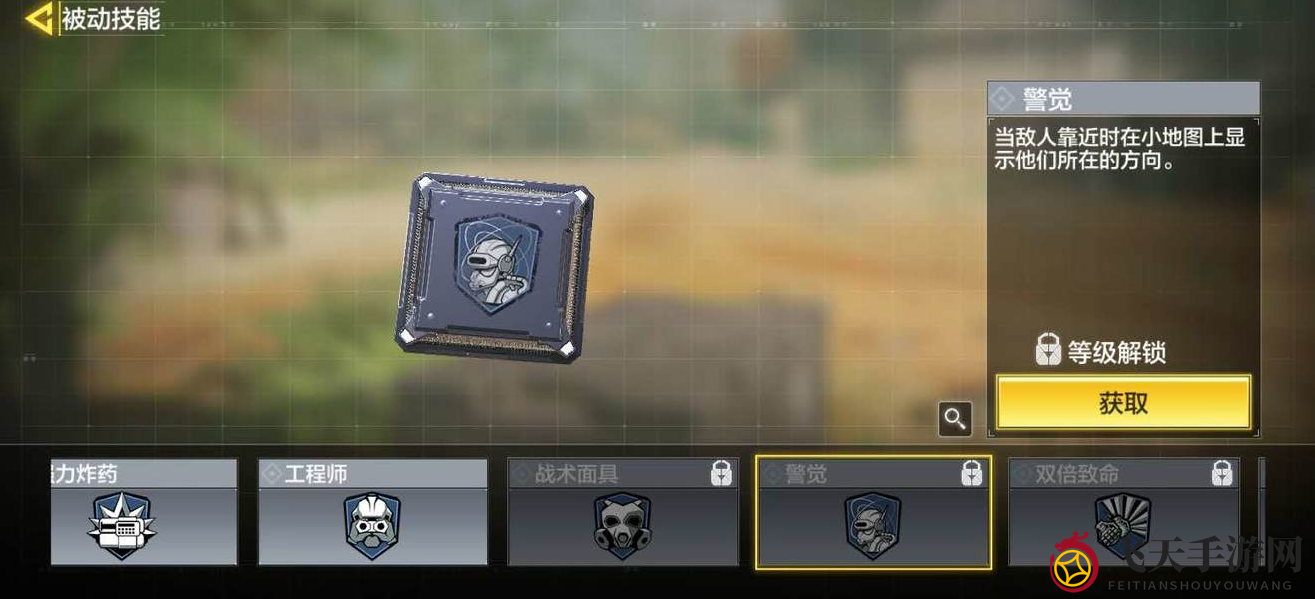This screenshot has height=599, width=1315.
Task: Open the magnifying glass preview
Action: click(x=955, y=419)
